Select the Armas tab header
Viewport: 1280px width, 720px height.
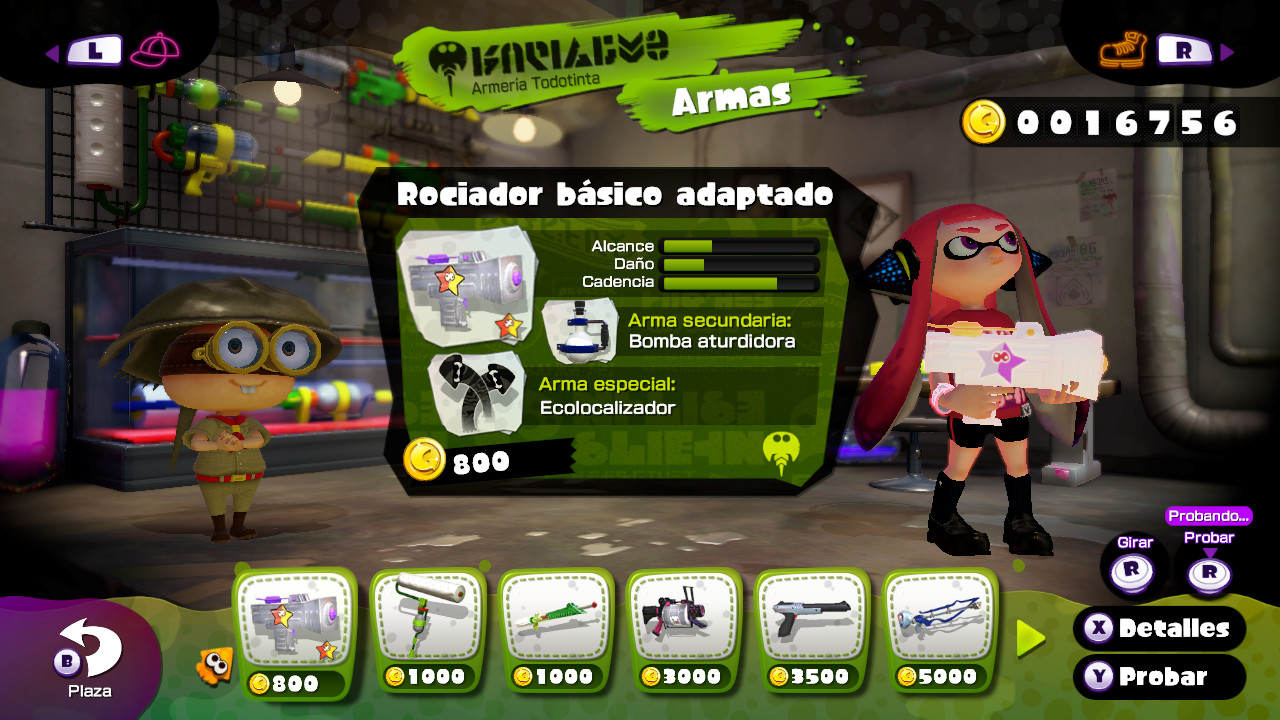(x=735, y=96)
